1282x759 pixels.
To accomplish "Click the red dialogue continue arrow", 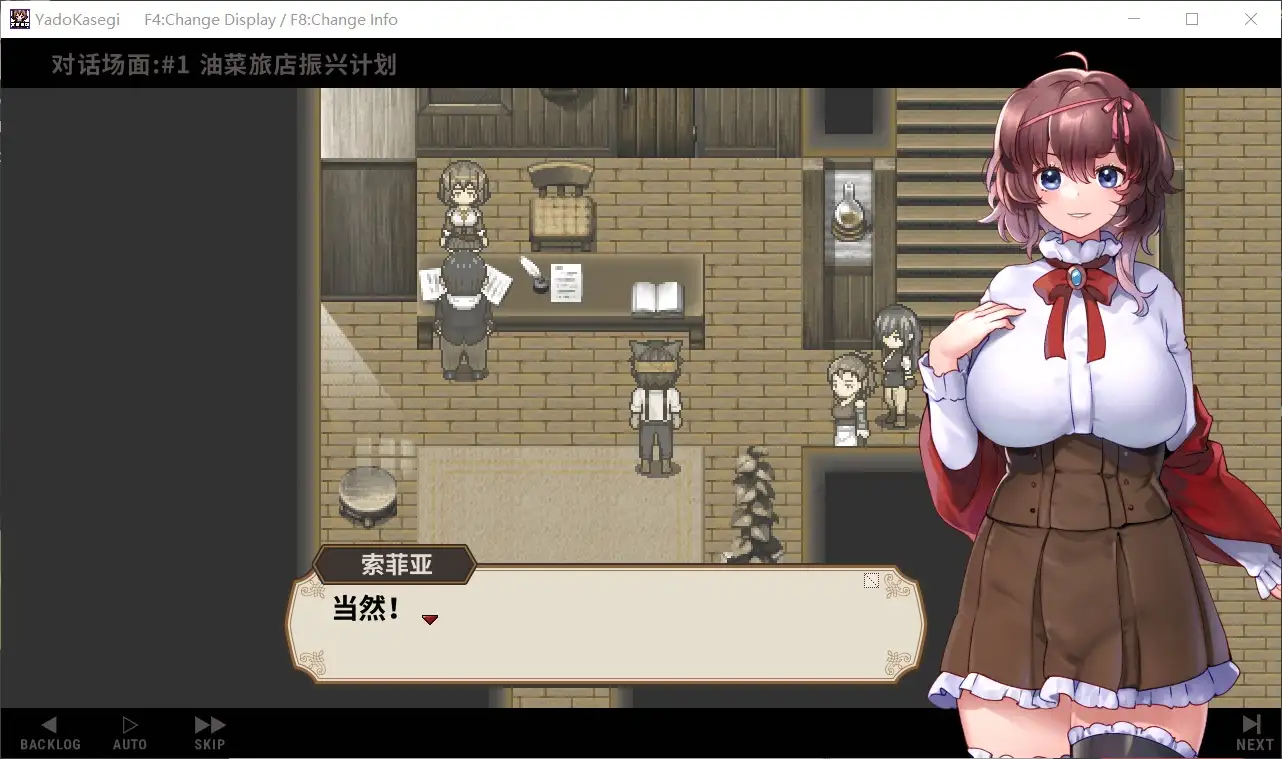I will coord(430,620).
